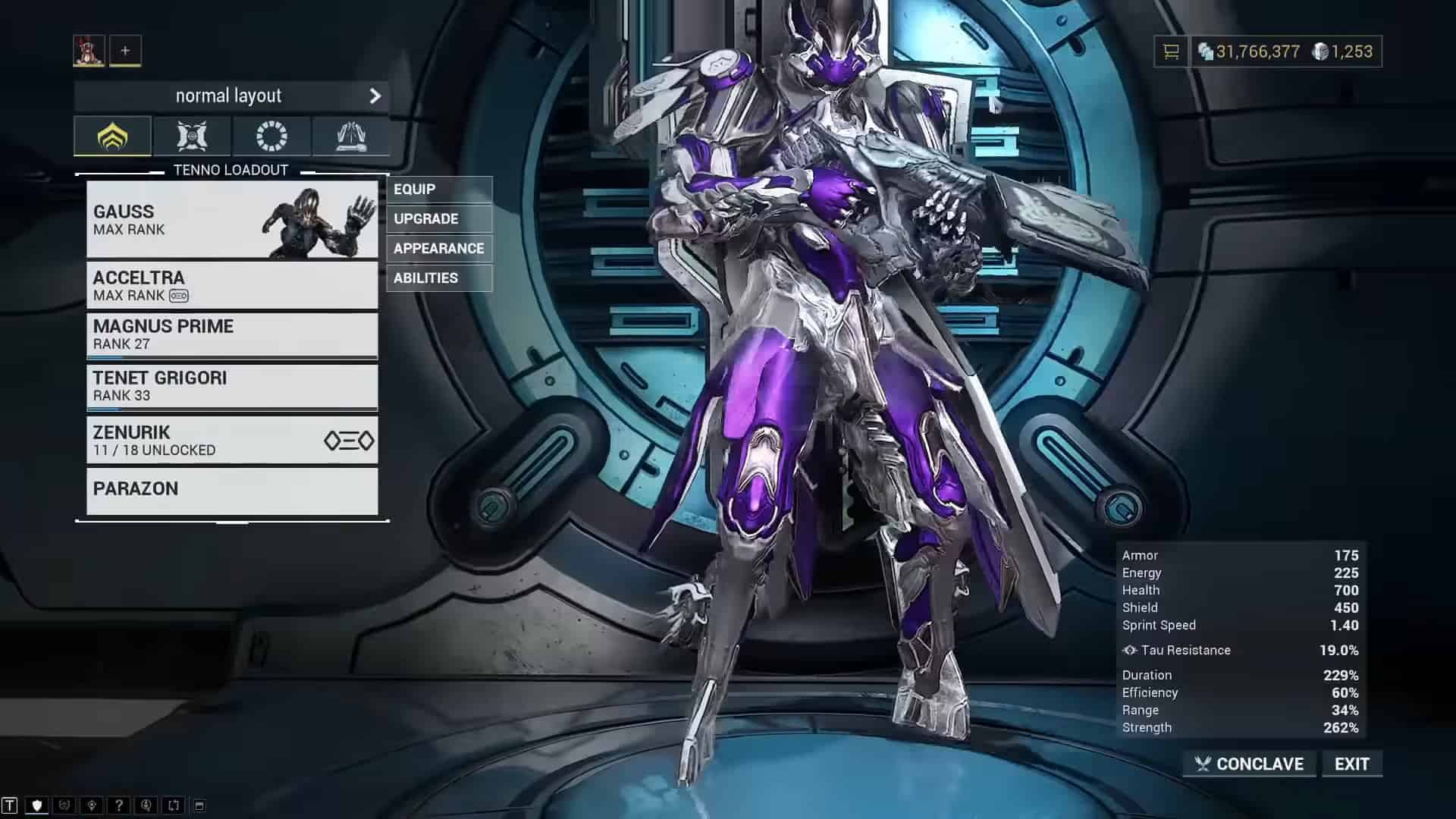1456x819 pixels.
Task: Open the gear wheel tab
Action: point(271,136)
